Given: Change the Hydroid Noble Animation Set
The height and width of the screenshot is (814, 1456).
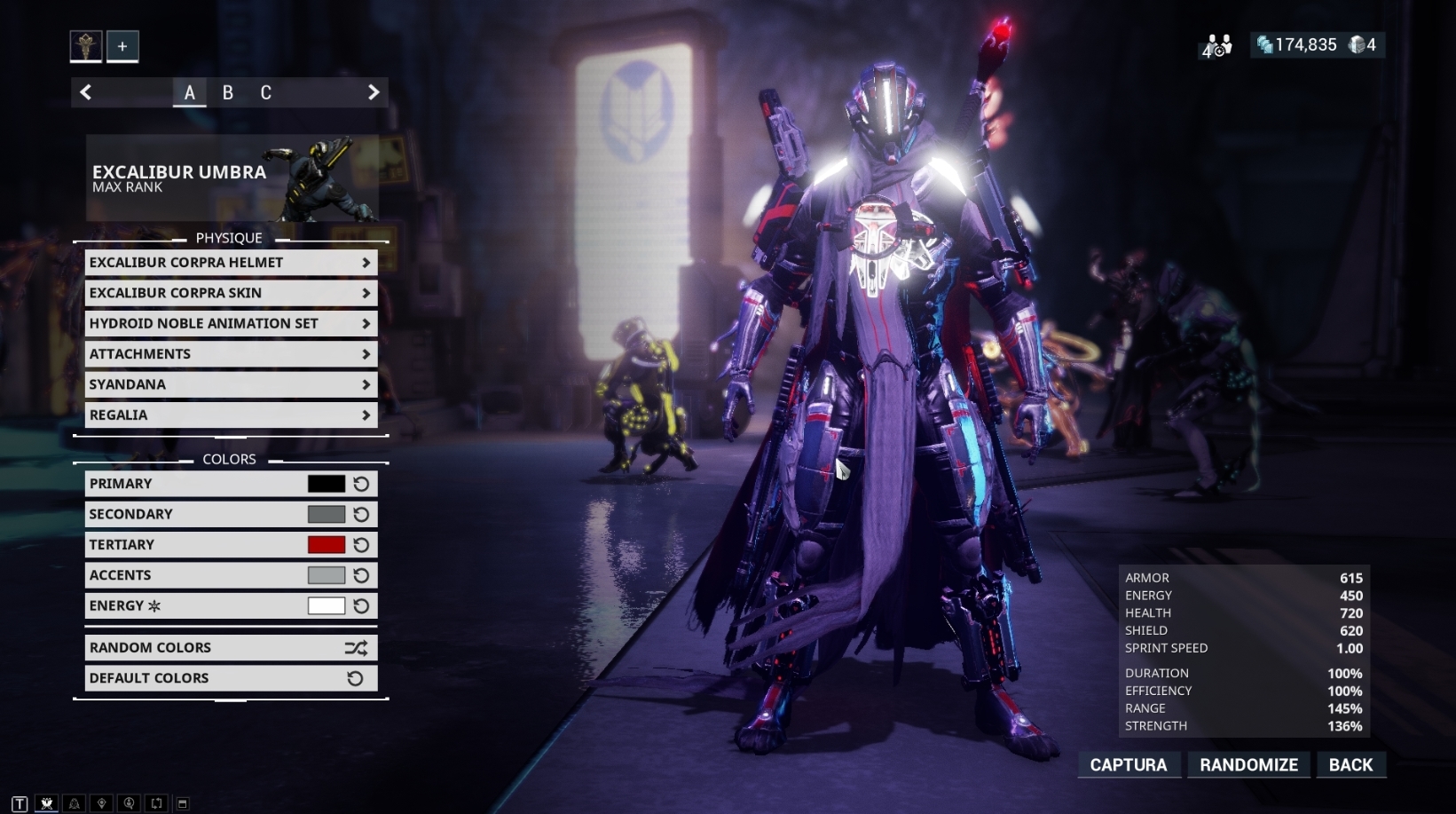Looking at the screenshot, I should [x=231, y=323].
